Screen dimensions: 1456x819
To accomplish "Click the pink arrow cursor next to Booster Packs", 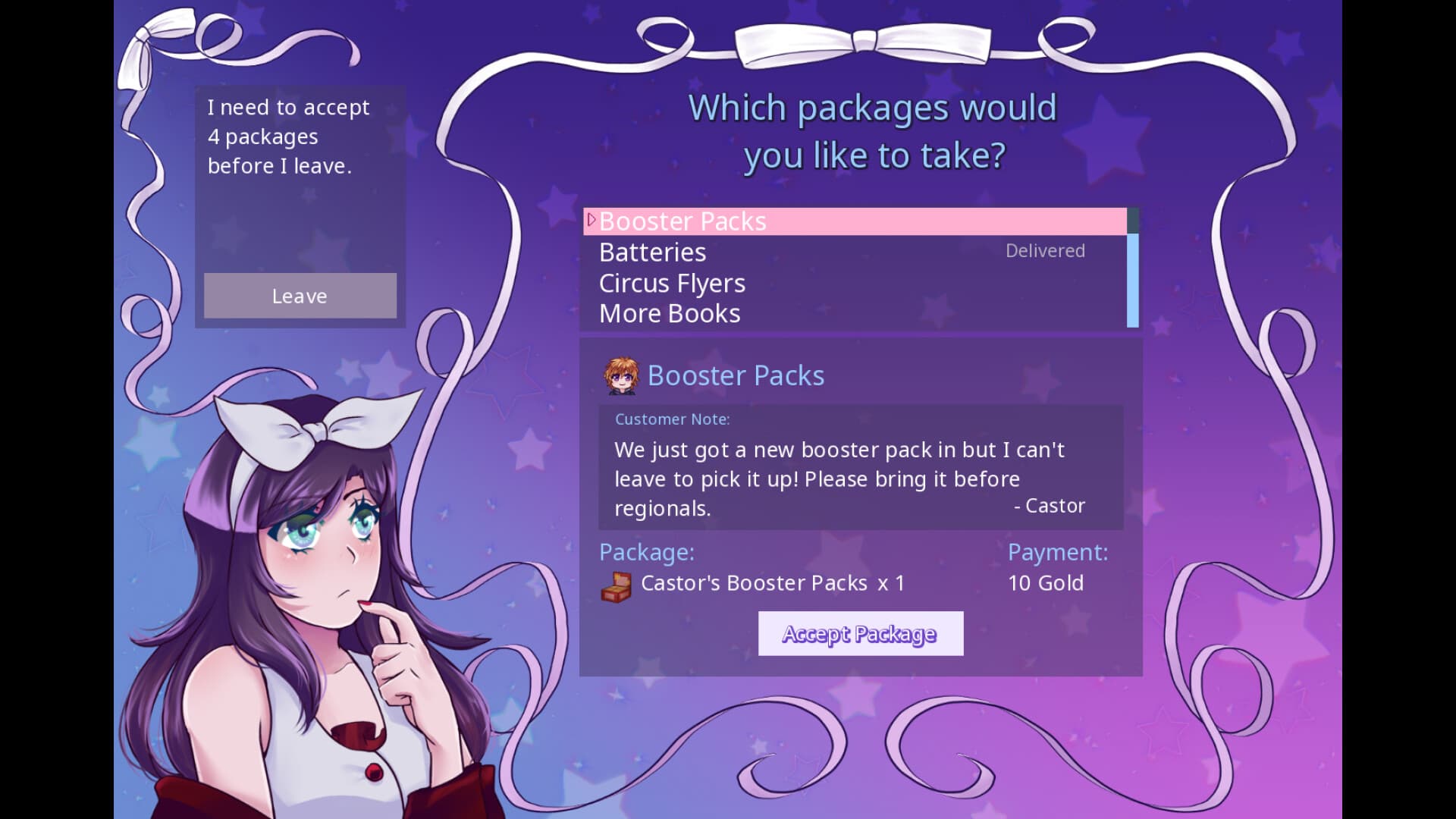I will pyautogui.click(x=591, y=221).
